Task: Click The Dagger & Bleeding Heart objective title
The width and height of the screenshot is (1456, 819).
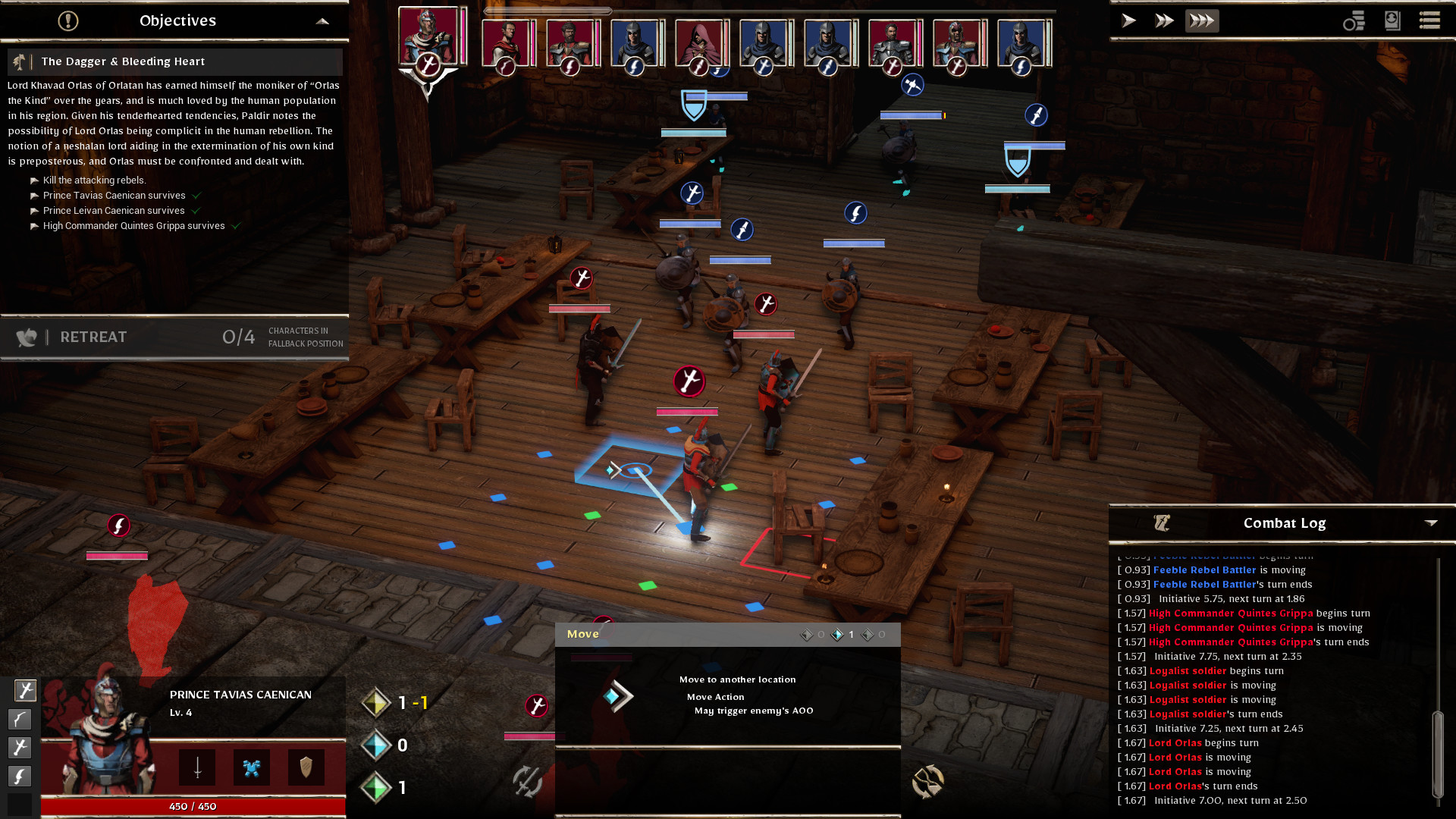Action: pyautogui.click(x=124, y=61)
